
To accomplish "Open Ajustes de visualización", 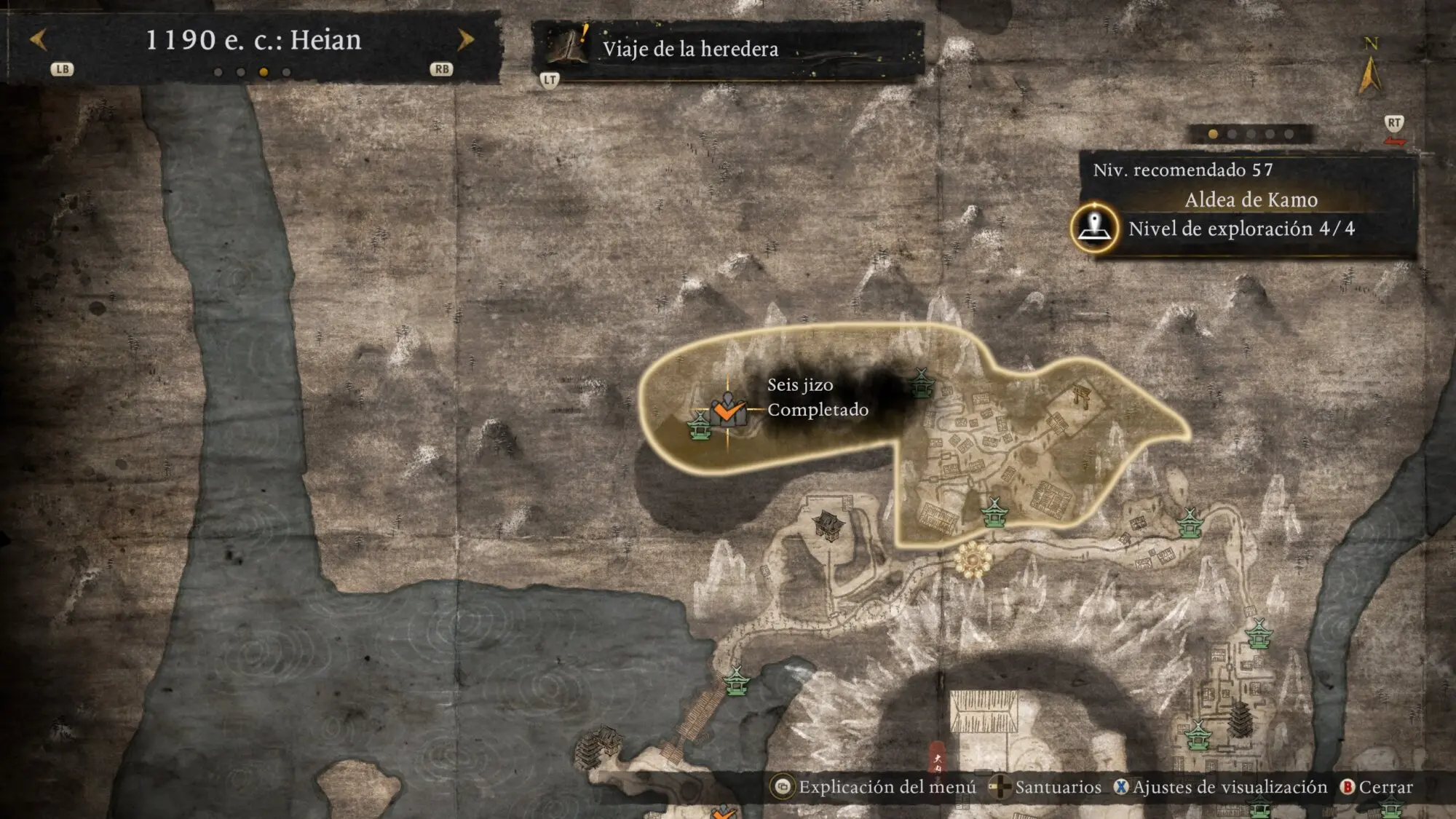I will click(x=1220, y=787).
